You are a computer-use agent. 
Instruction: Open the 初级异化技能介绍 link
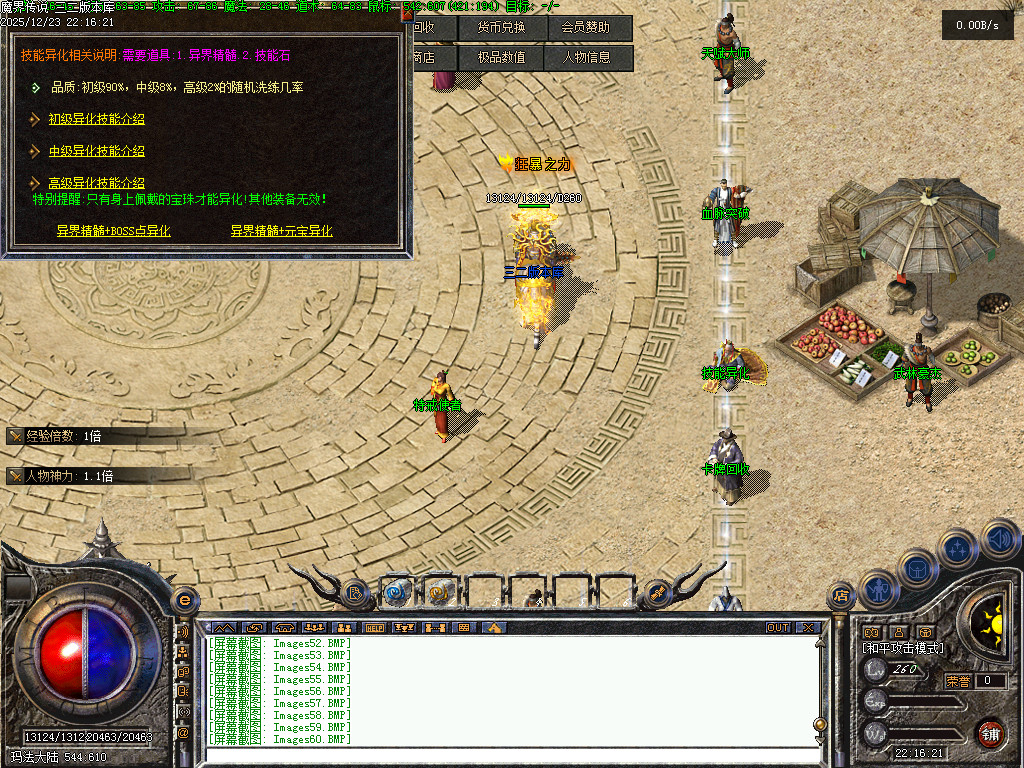(x=97, y=120)
